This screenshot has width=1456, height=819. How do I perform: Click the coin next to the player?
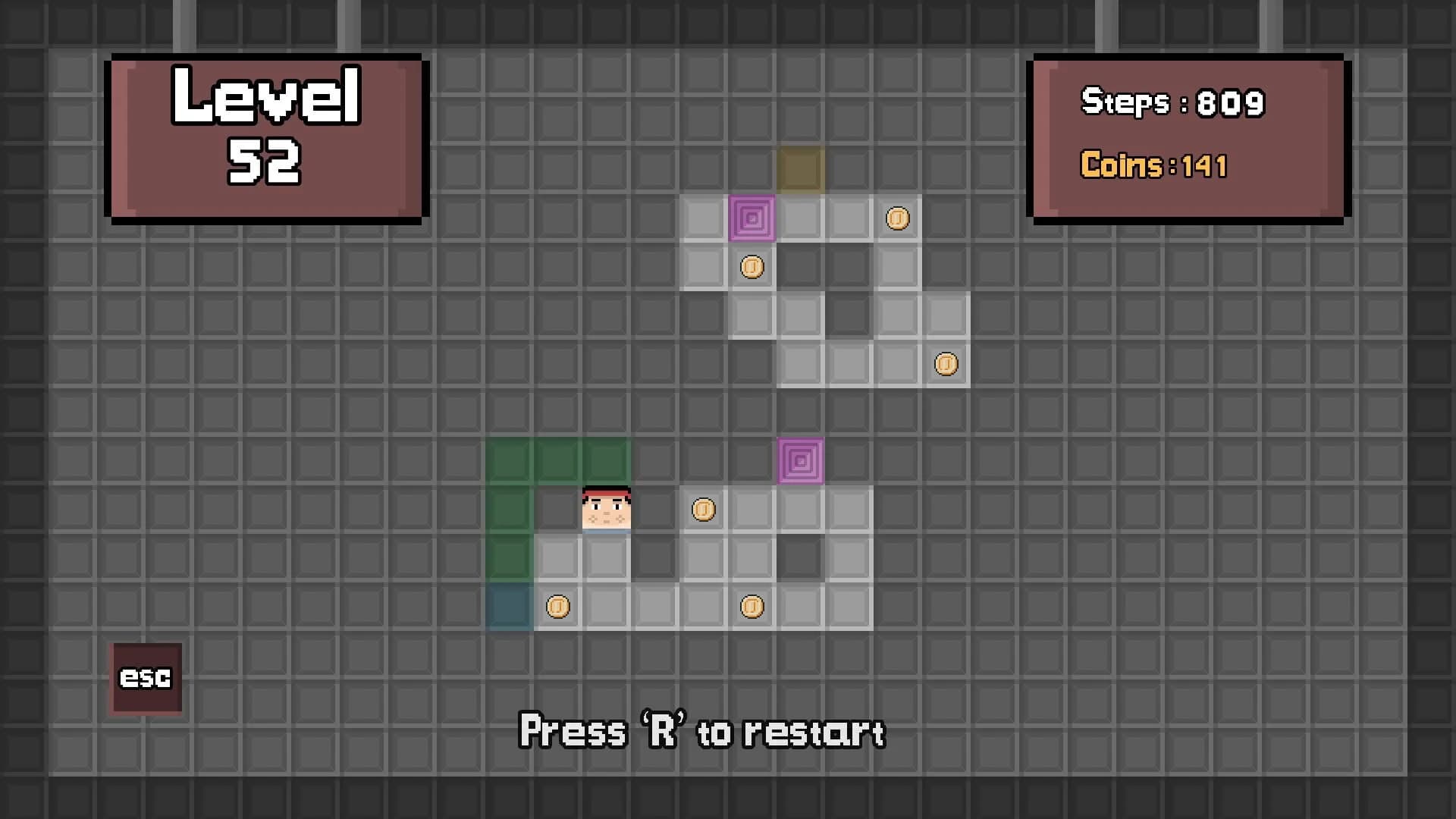click(x=703, y=510)
